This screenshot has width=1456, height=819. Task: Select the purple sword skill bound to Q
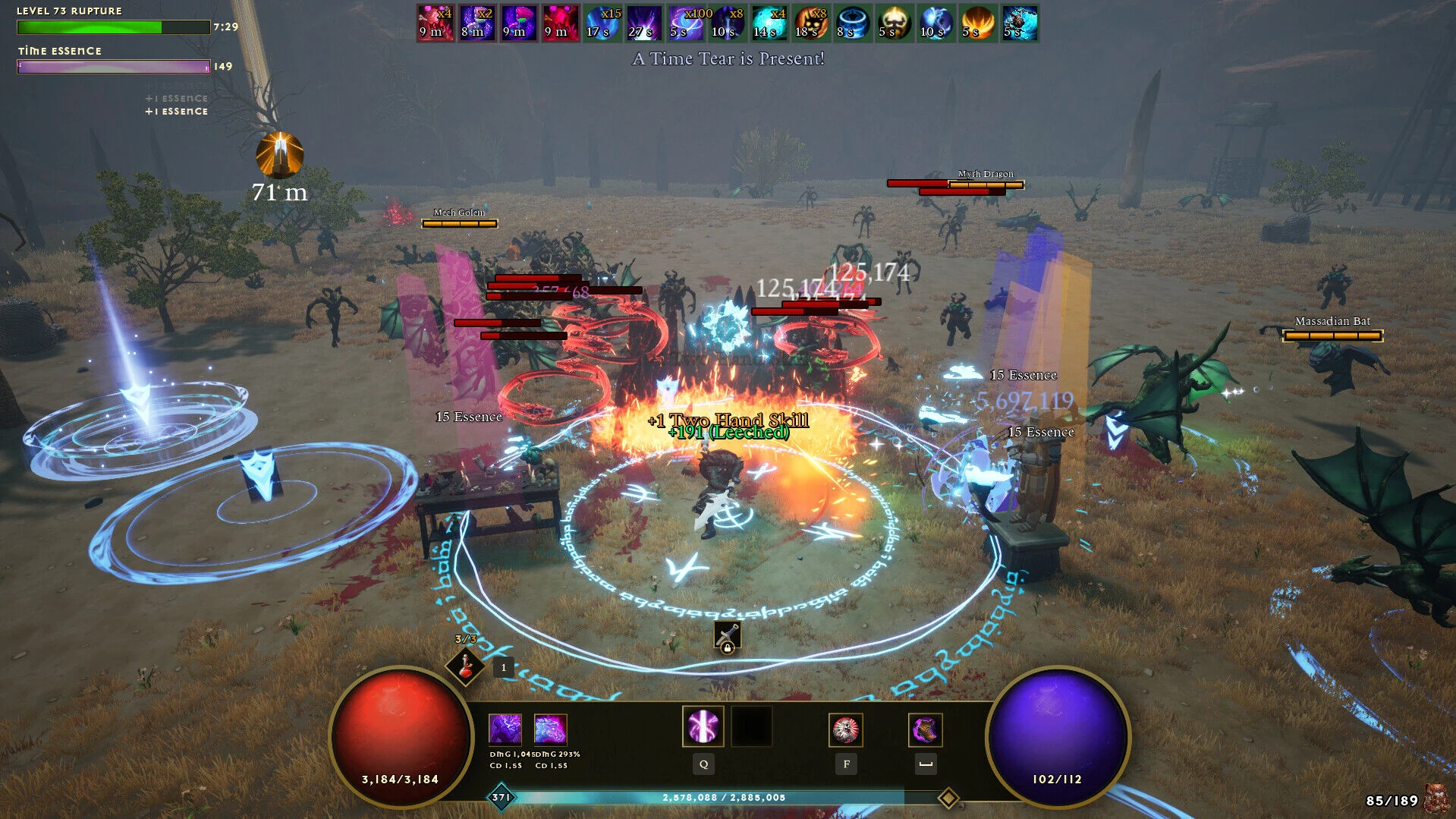[x=703, y=726]
